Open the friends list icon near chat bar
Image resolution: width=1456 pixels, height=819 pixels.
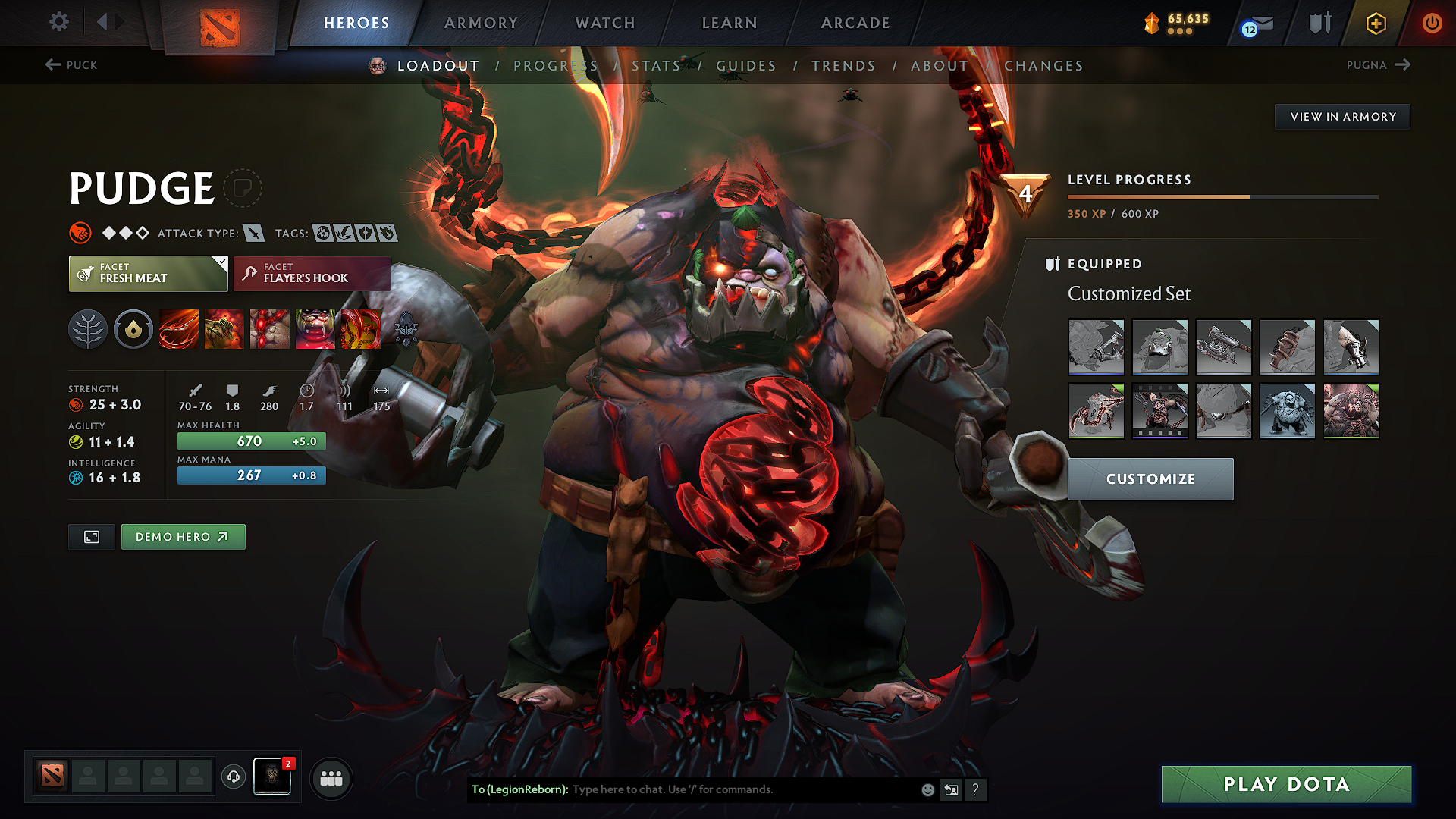pos(331,777)
